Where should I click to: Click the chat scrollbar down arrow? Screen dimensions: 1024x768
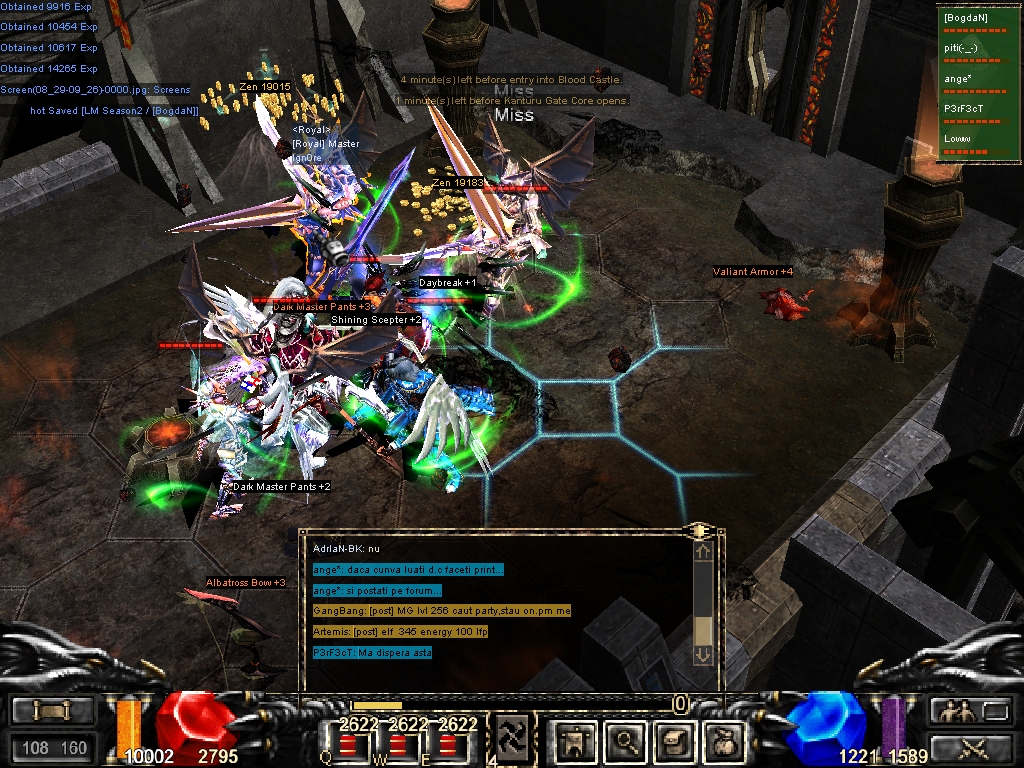(703, 654)
